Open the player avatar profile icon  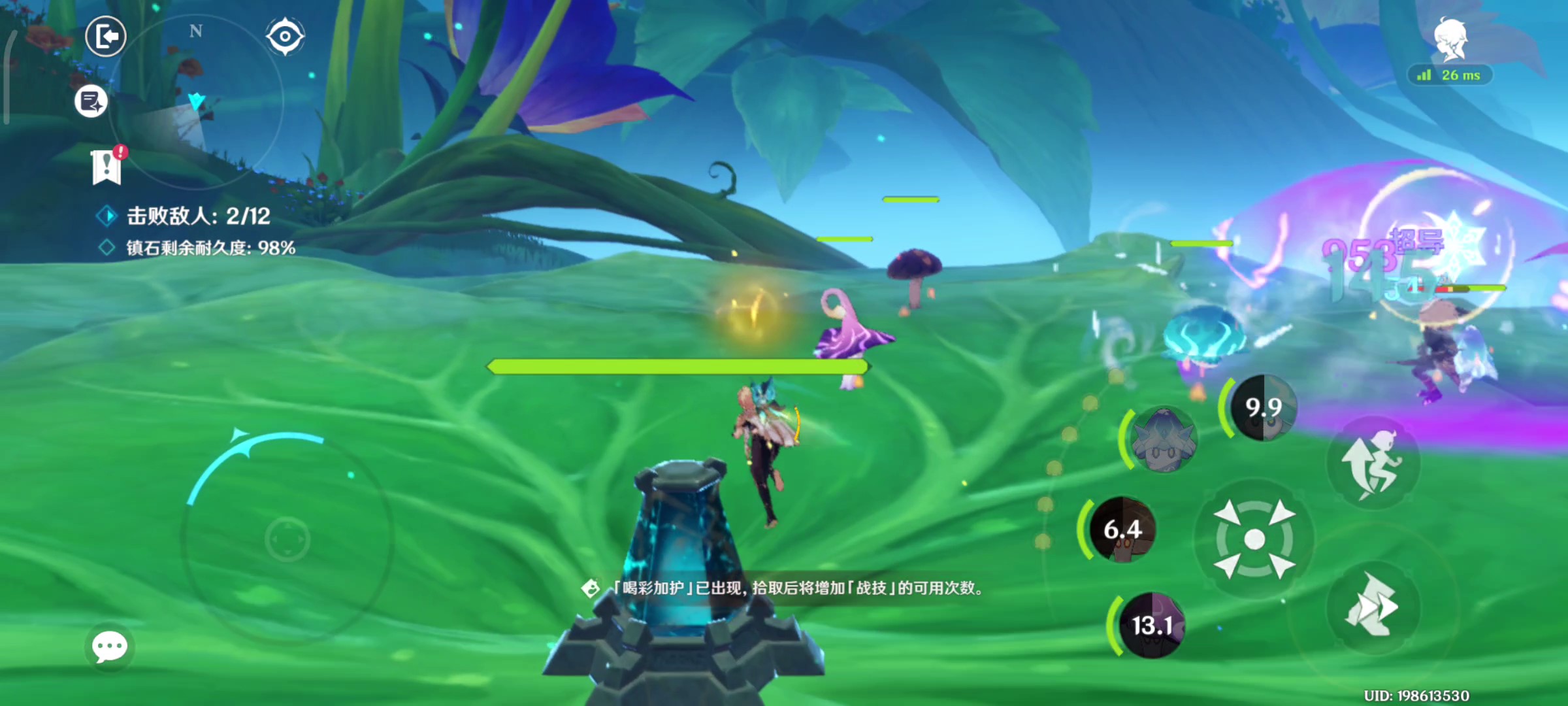click(x=1450, y=41)
